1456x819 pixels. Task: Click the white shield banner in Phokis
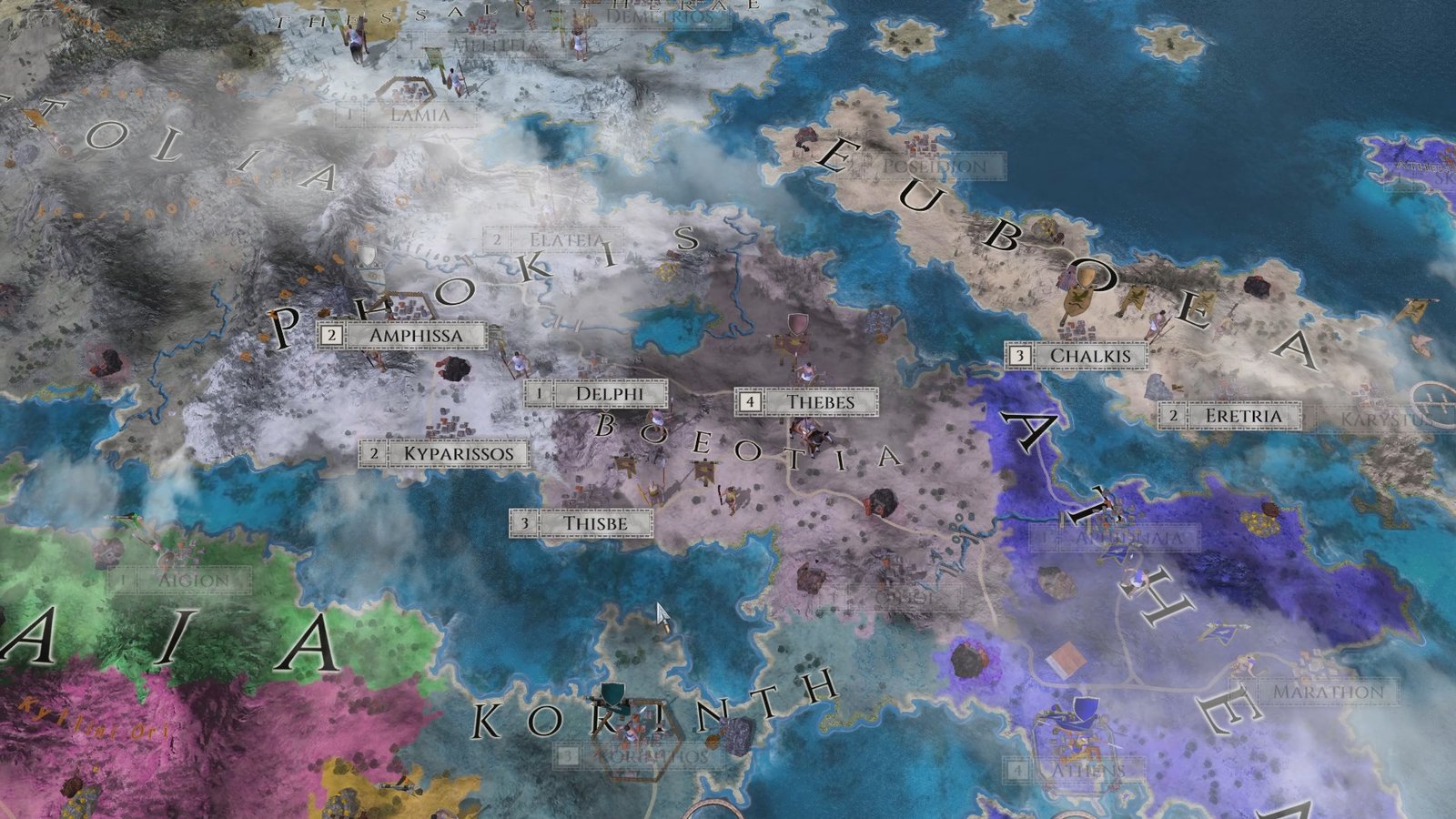[x=369, y=256]
